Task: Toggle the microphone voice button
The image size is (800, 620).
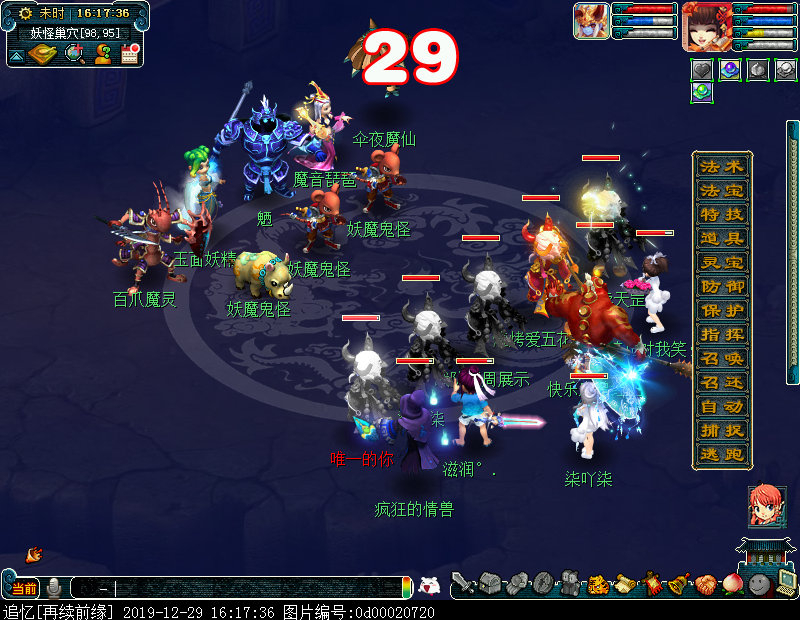Action: click(54, 588)
